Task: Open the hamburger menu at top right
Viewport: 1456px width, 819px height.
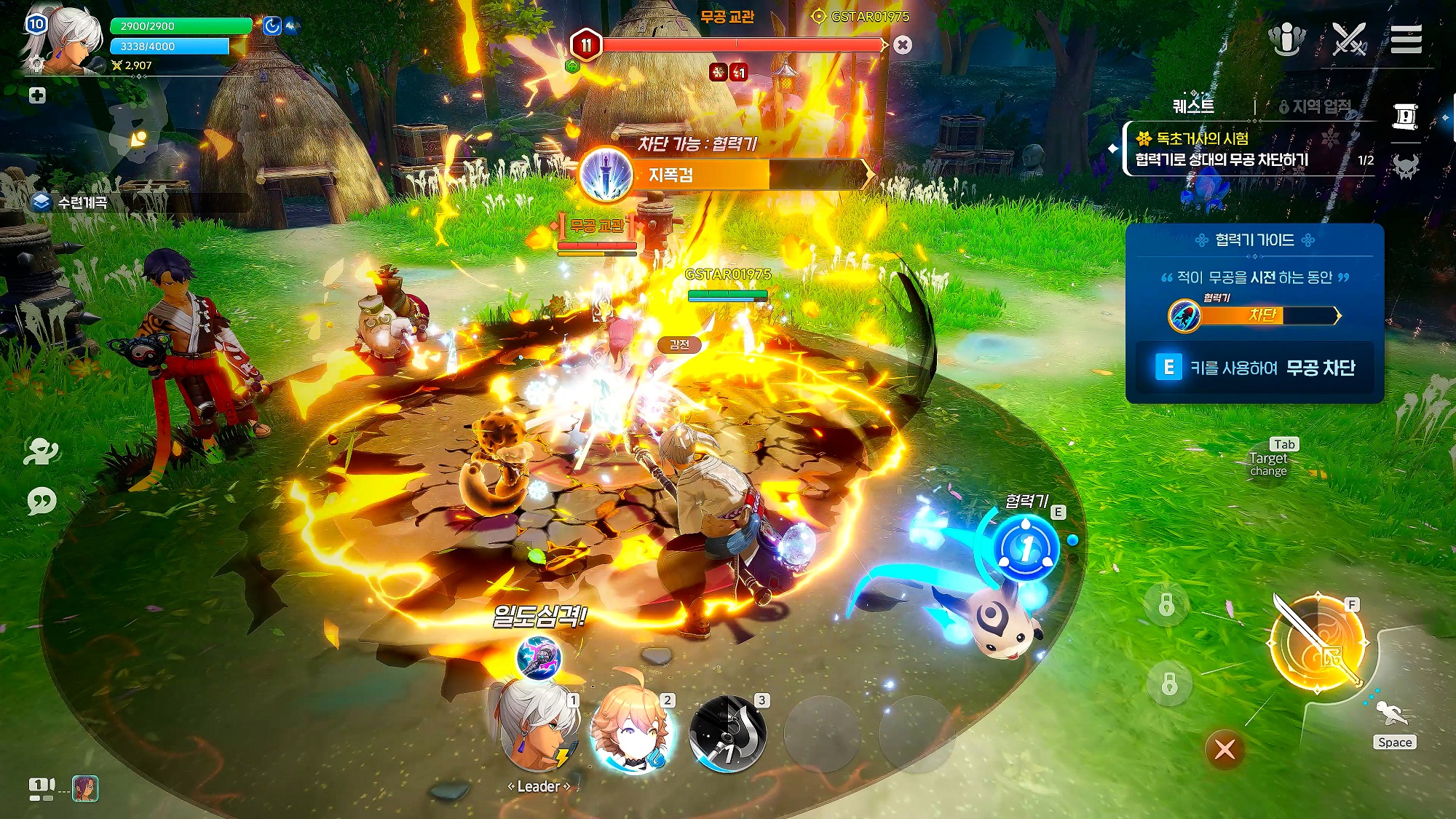Action: pyautogui.click(x=1407, y=40)
